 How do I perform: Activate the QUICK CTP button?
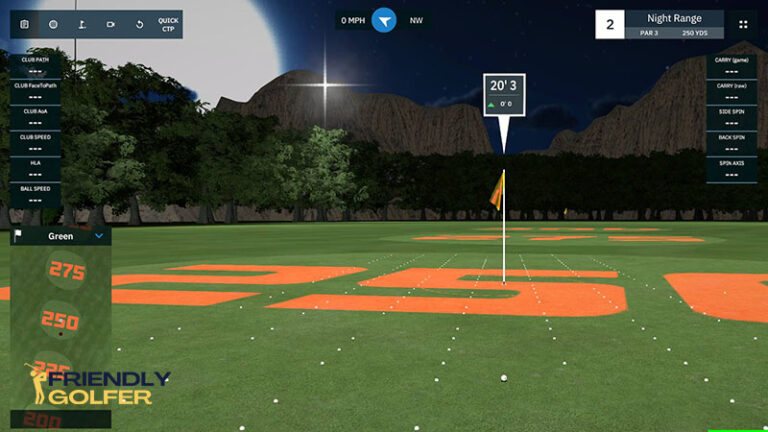point(168,24)
